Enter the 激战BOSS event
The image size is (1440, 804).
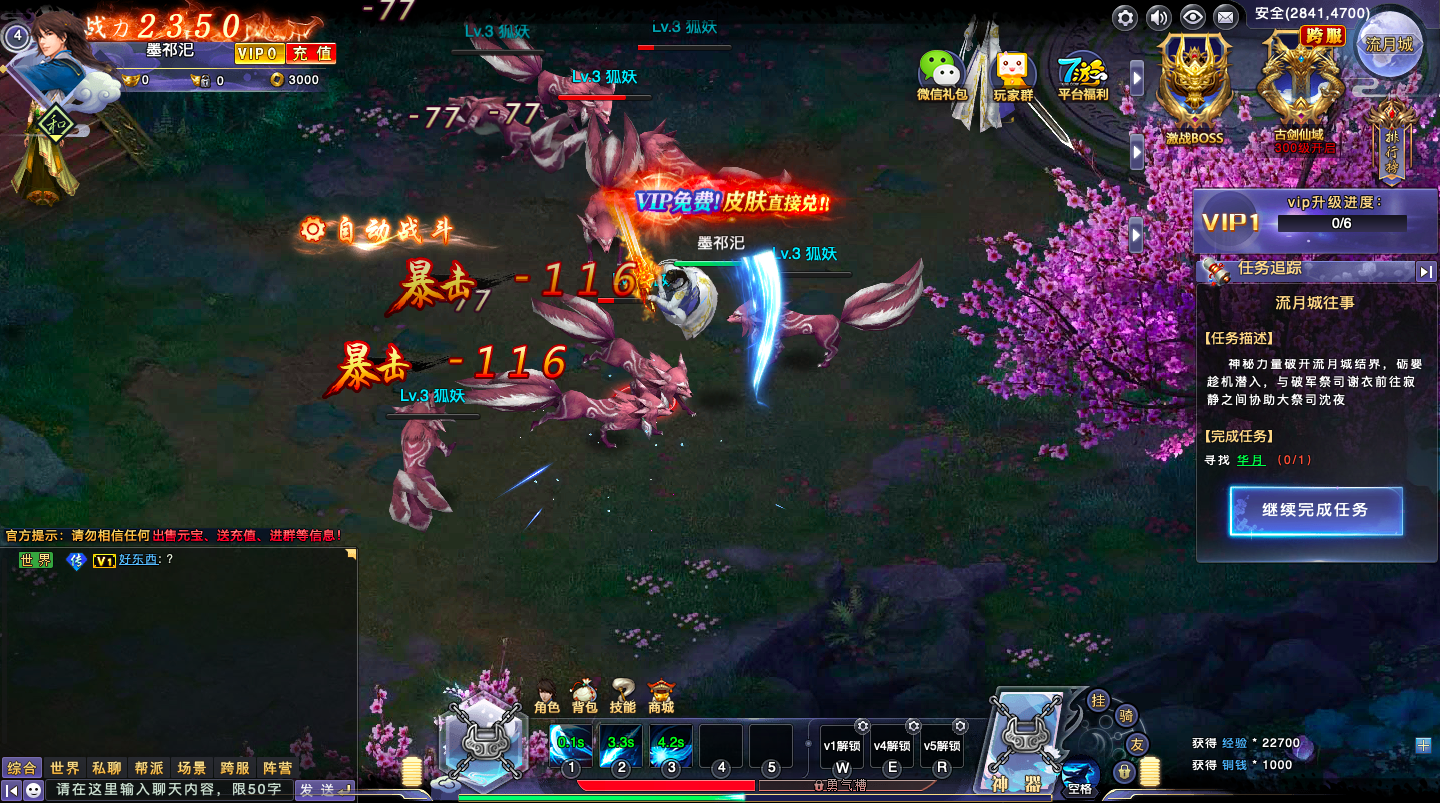[x=1194, y=90]
